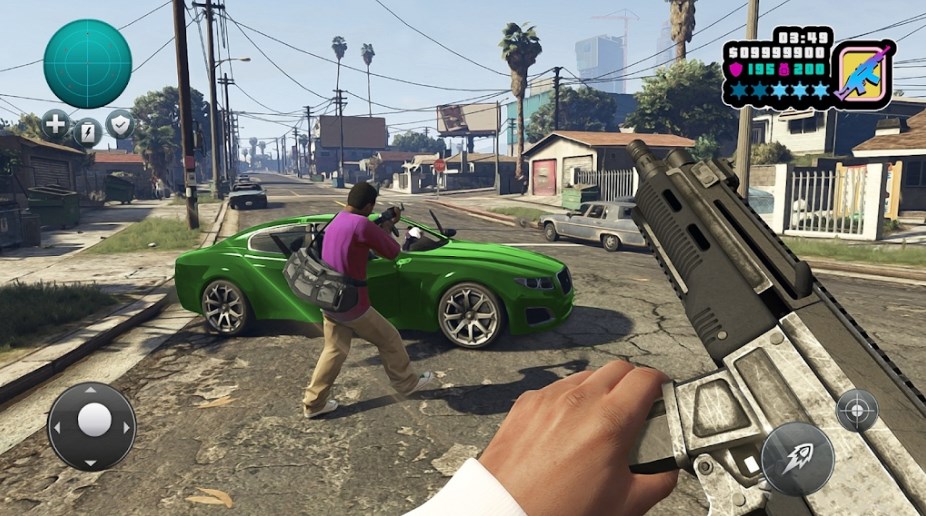
Task: Open the teal radar minimap
Action: (x=87, y=63)
